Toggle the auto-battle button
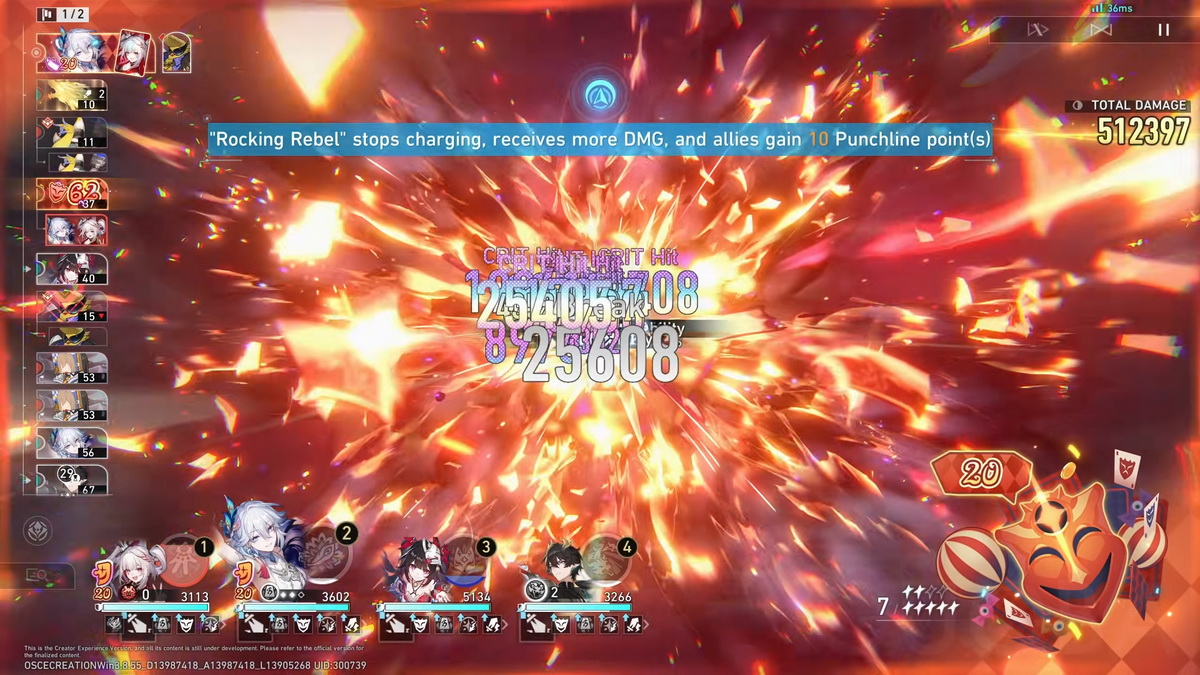1200x675 pixels. (1100, 30)
